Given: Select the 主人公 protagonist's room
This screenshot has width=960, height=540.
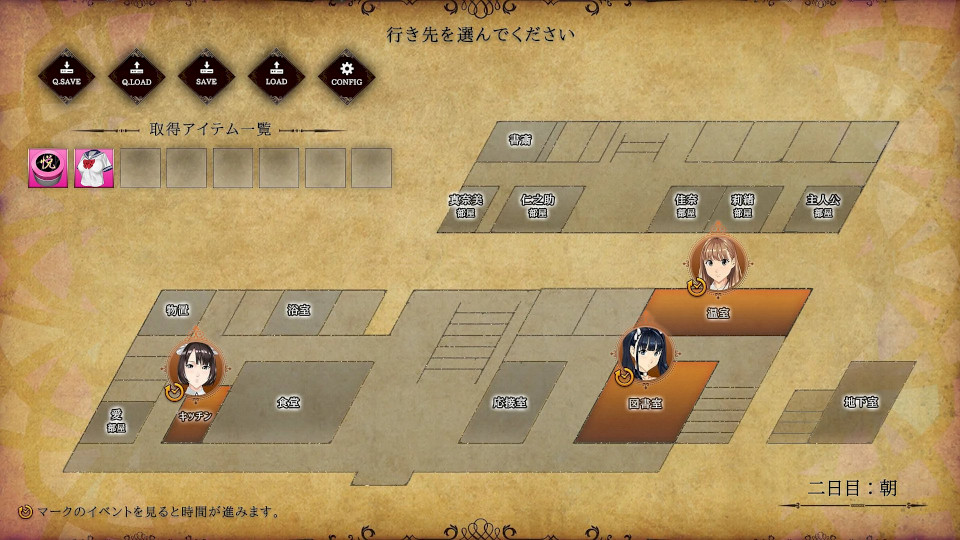Looking at the screenshot, I should tap(823, 205).
